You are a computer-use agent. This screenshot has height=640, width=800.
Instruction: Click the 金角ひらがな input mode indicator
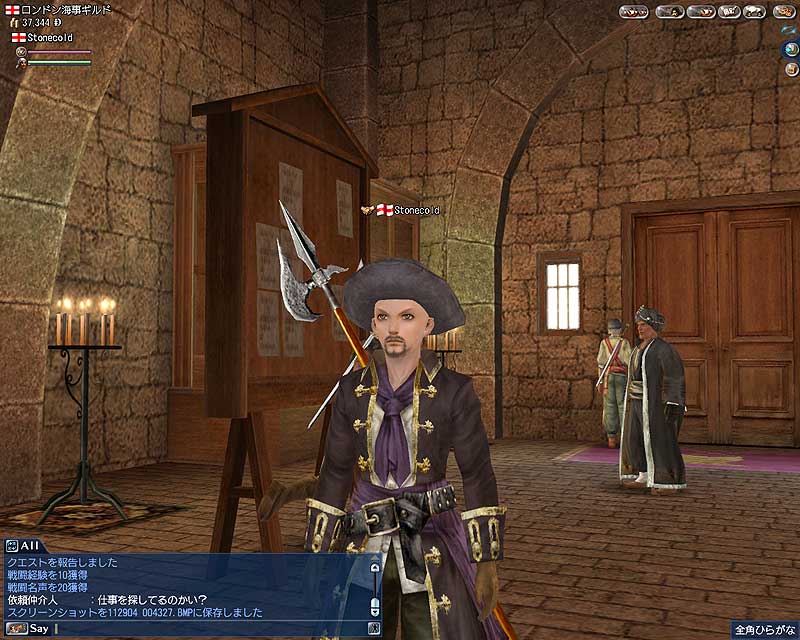point(763,631)
